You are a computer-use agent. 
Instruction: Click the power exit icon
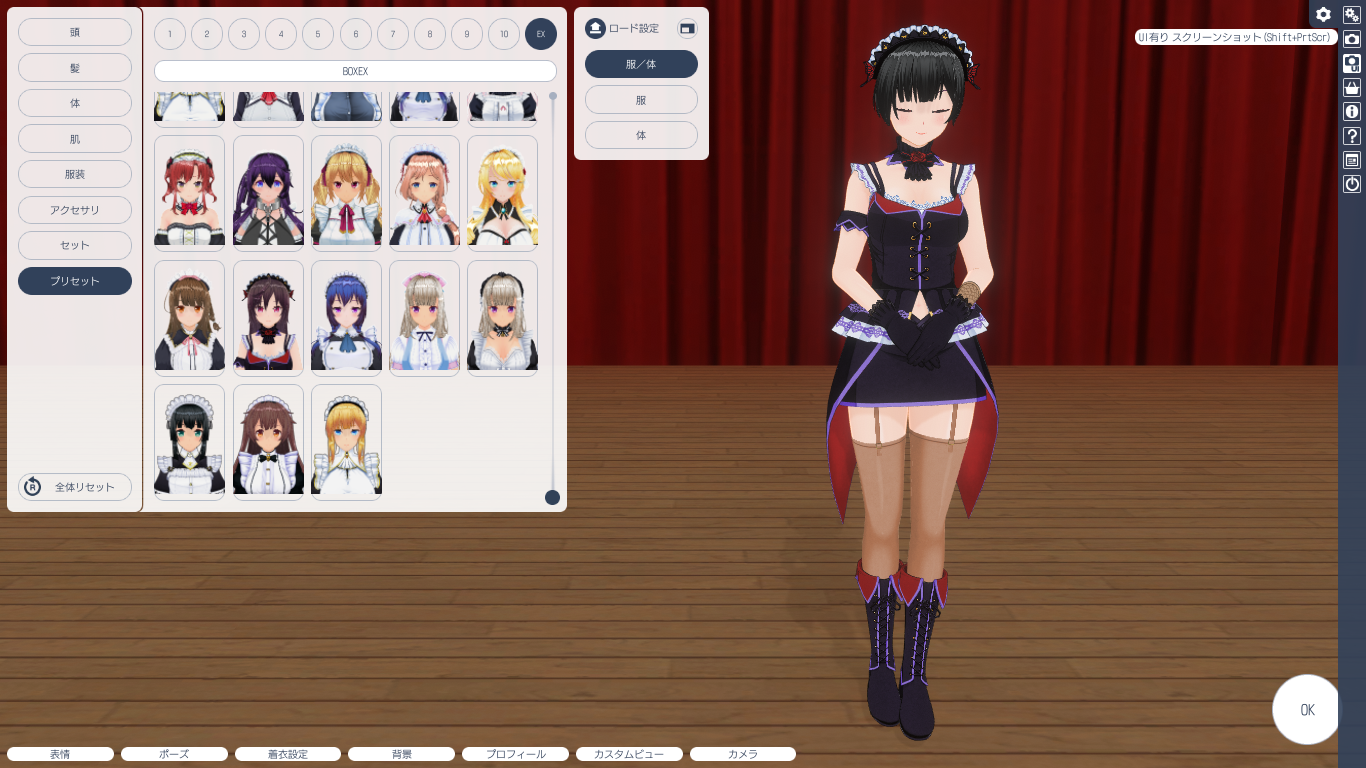tap(1352, 184)
